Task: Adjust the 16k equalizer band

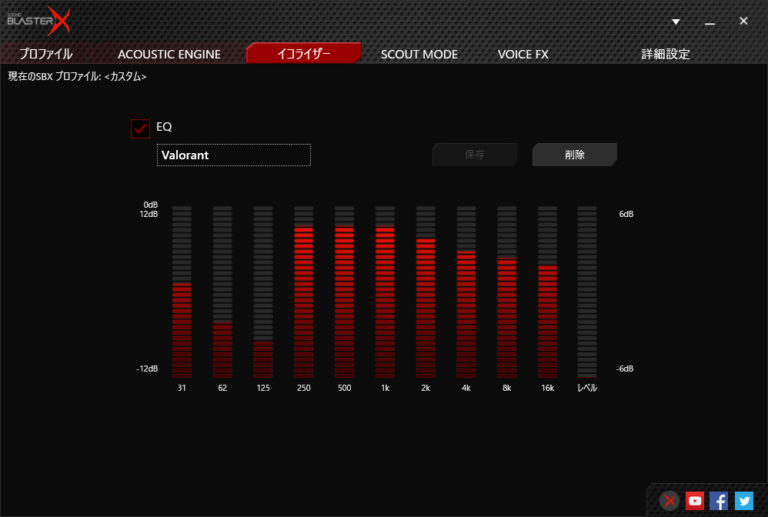Action: 547,290
